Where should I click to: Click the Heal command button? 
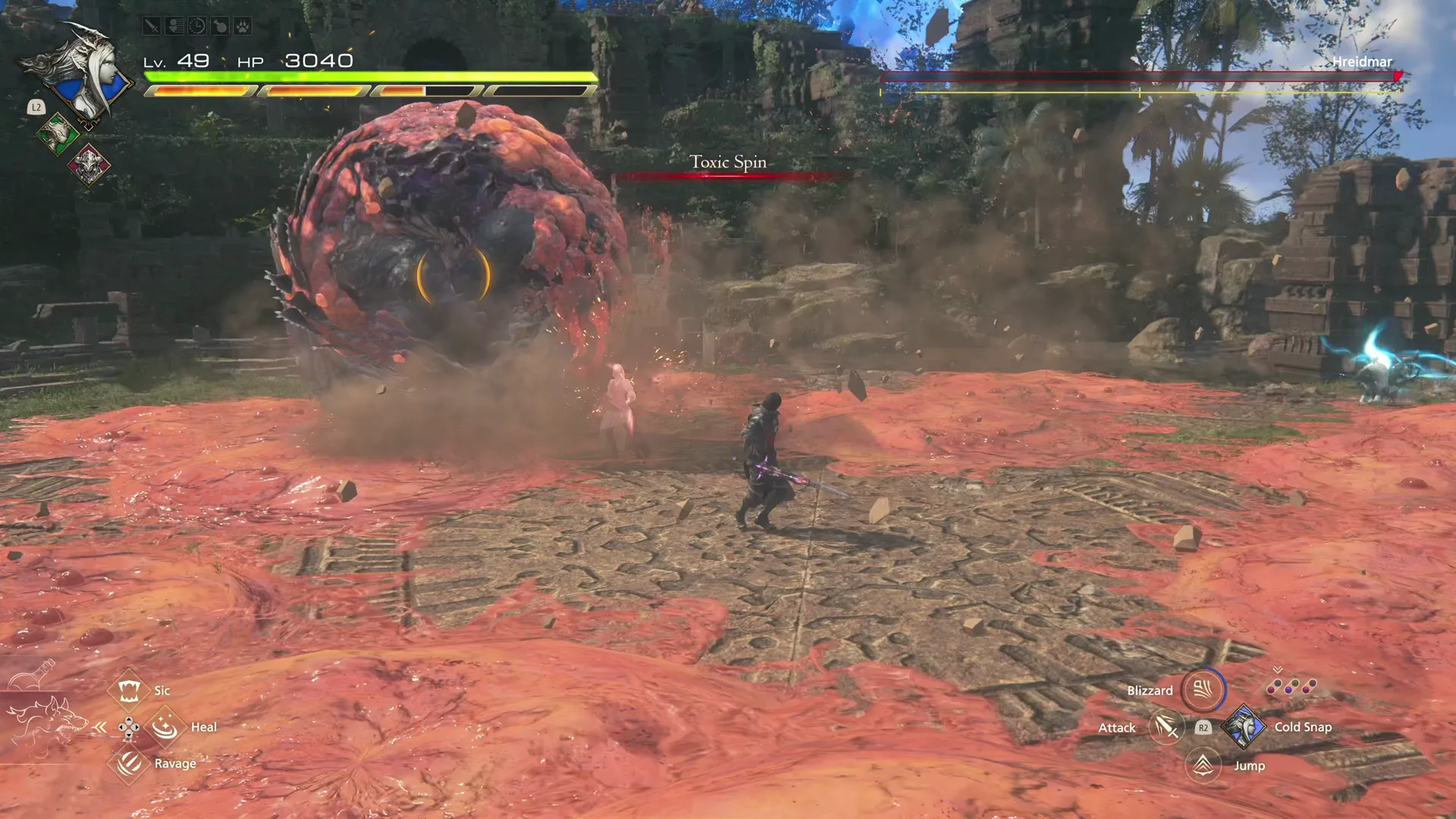164,726
